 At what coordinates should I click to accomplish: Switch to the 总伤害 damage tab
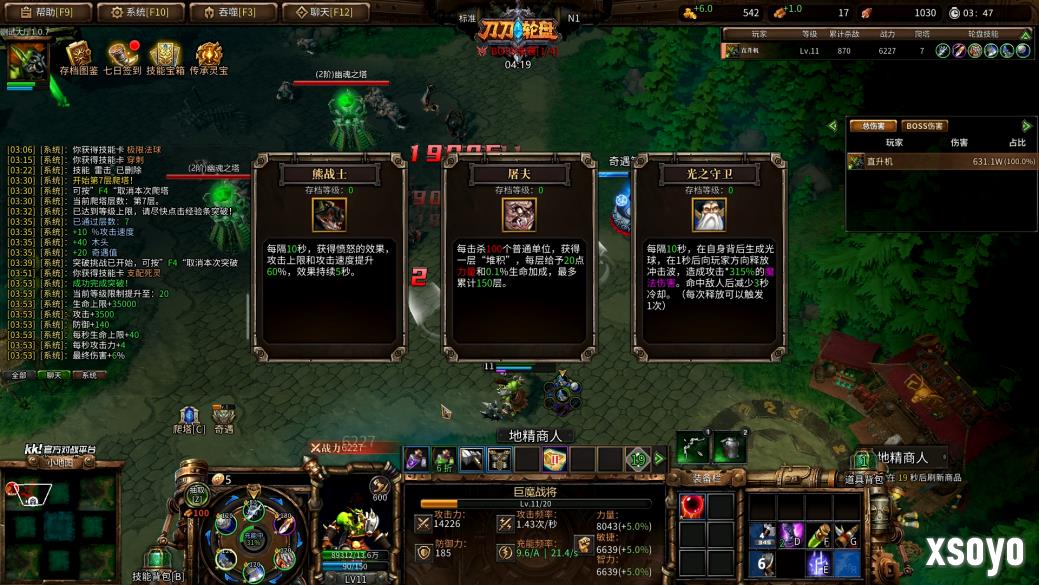coord(872,126)
